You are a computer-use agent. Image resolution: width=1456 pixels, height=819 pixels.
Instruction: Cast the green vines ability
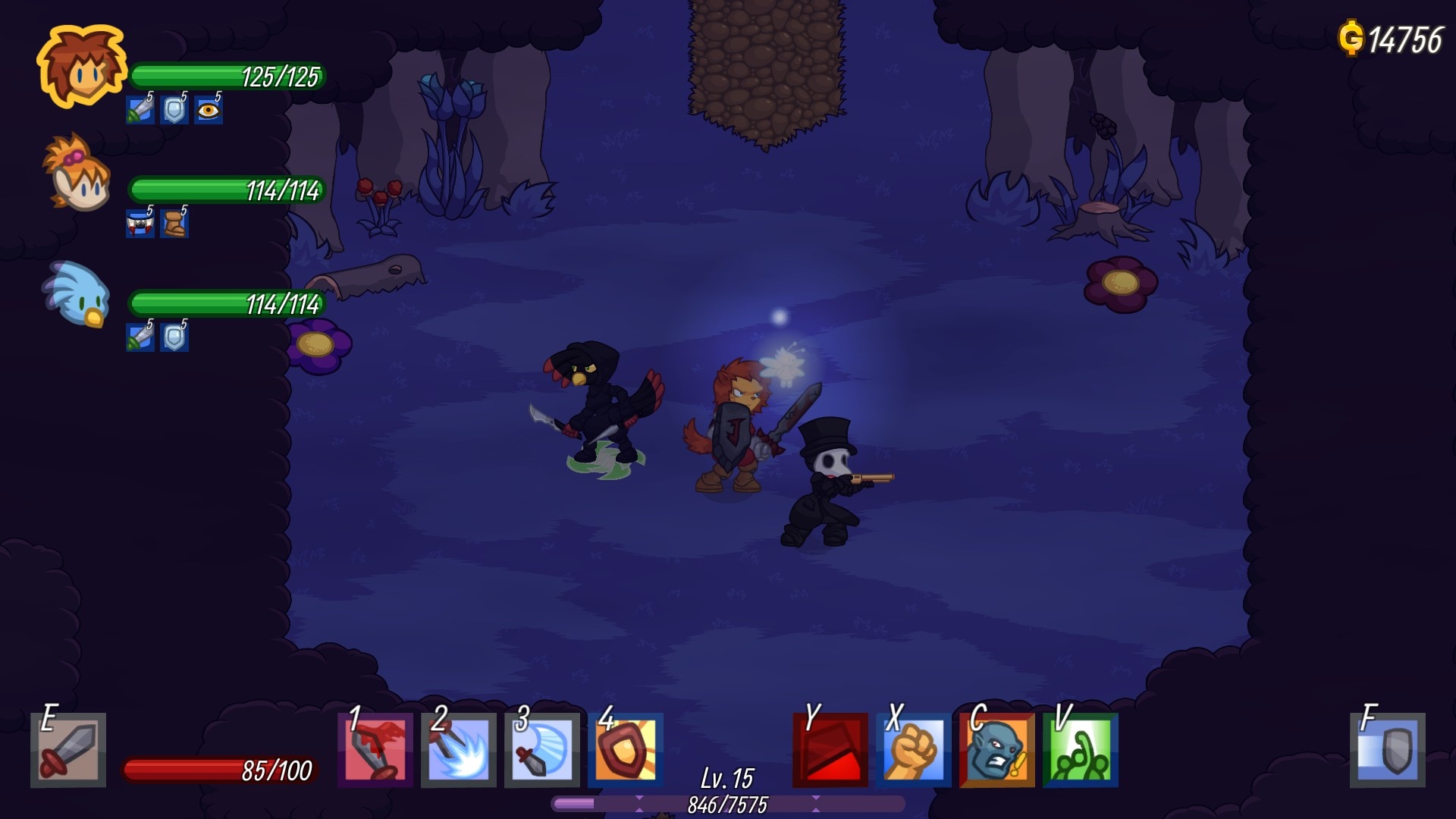point(1081,750)
